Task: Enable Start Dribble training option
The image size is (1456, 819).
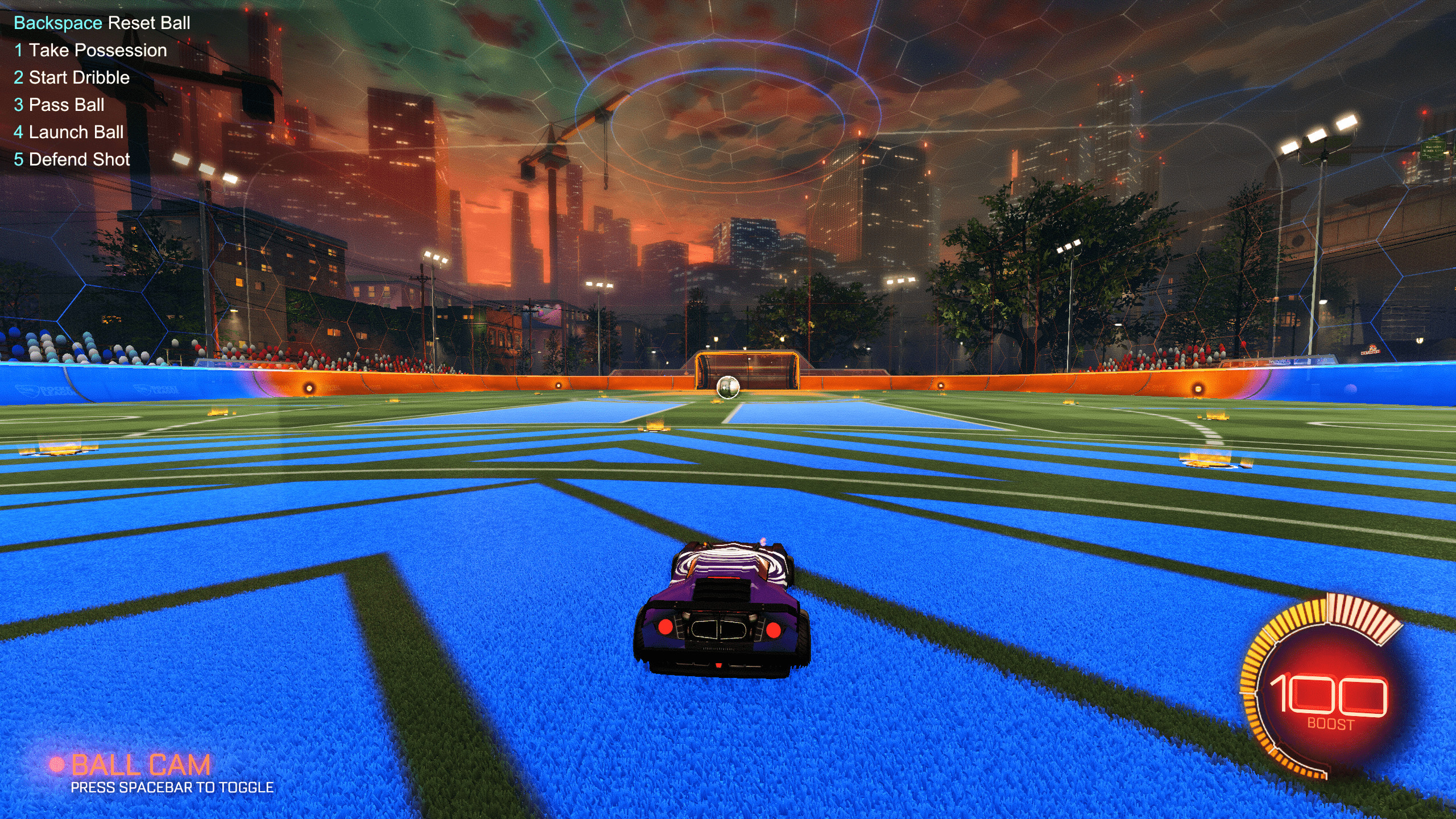Action: coord(72,77)
